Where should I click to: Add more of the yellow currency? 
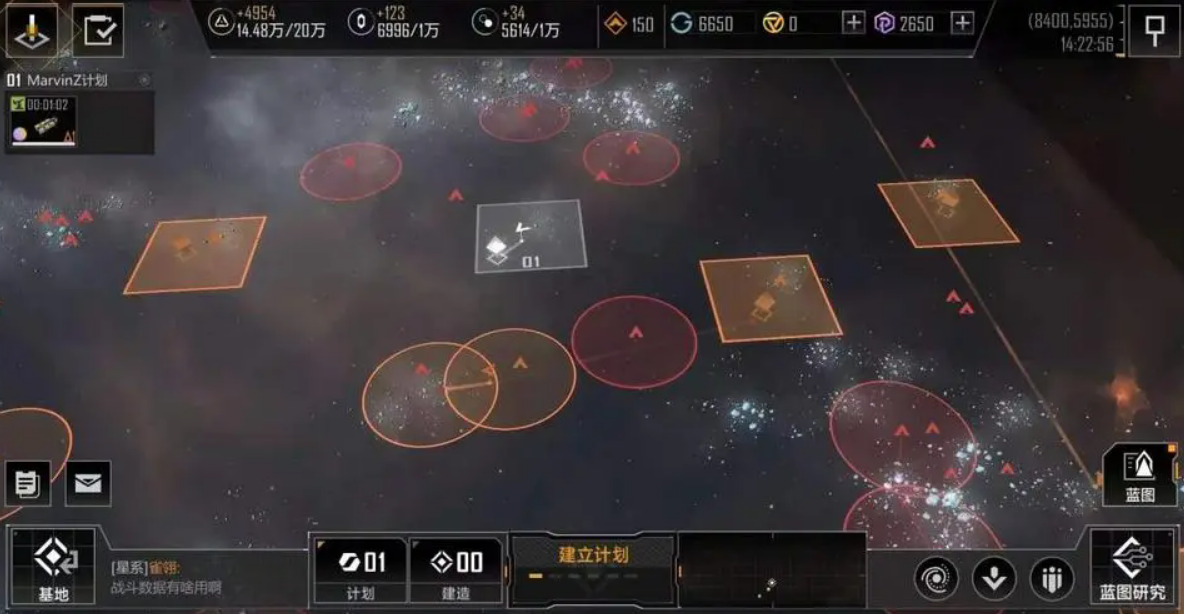pyautogui.click(x=853, y=23)
